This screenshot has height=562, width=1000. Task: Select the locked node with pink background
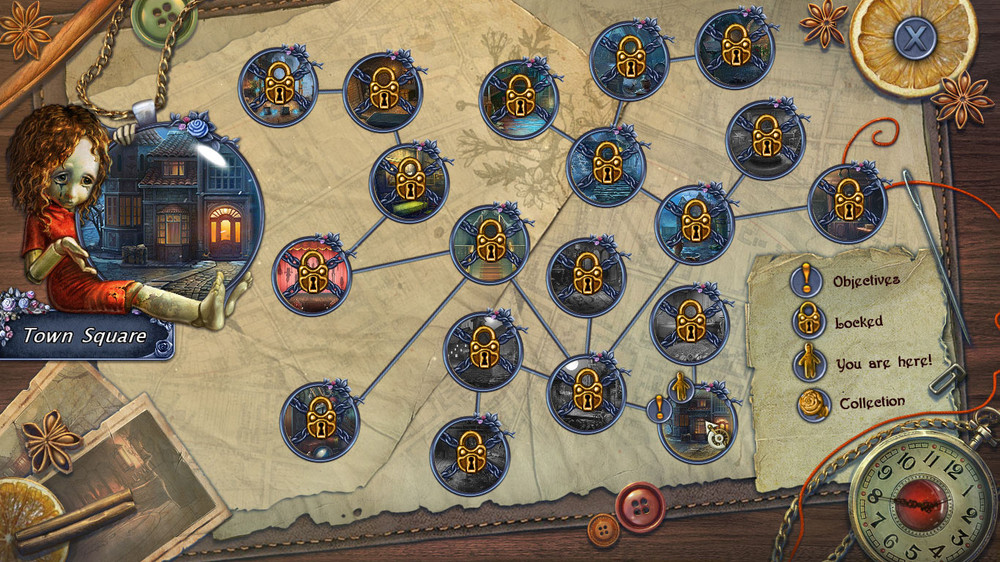click(x=313, y=276)
